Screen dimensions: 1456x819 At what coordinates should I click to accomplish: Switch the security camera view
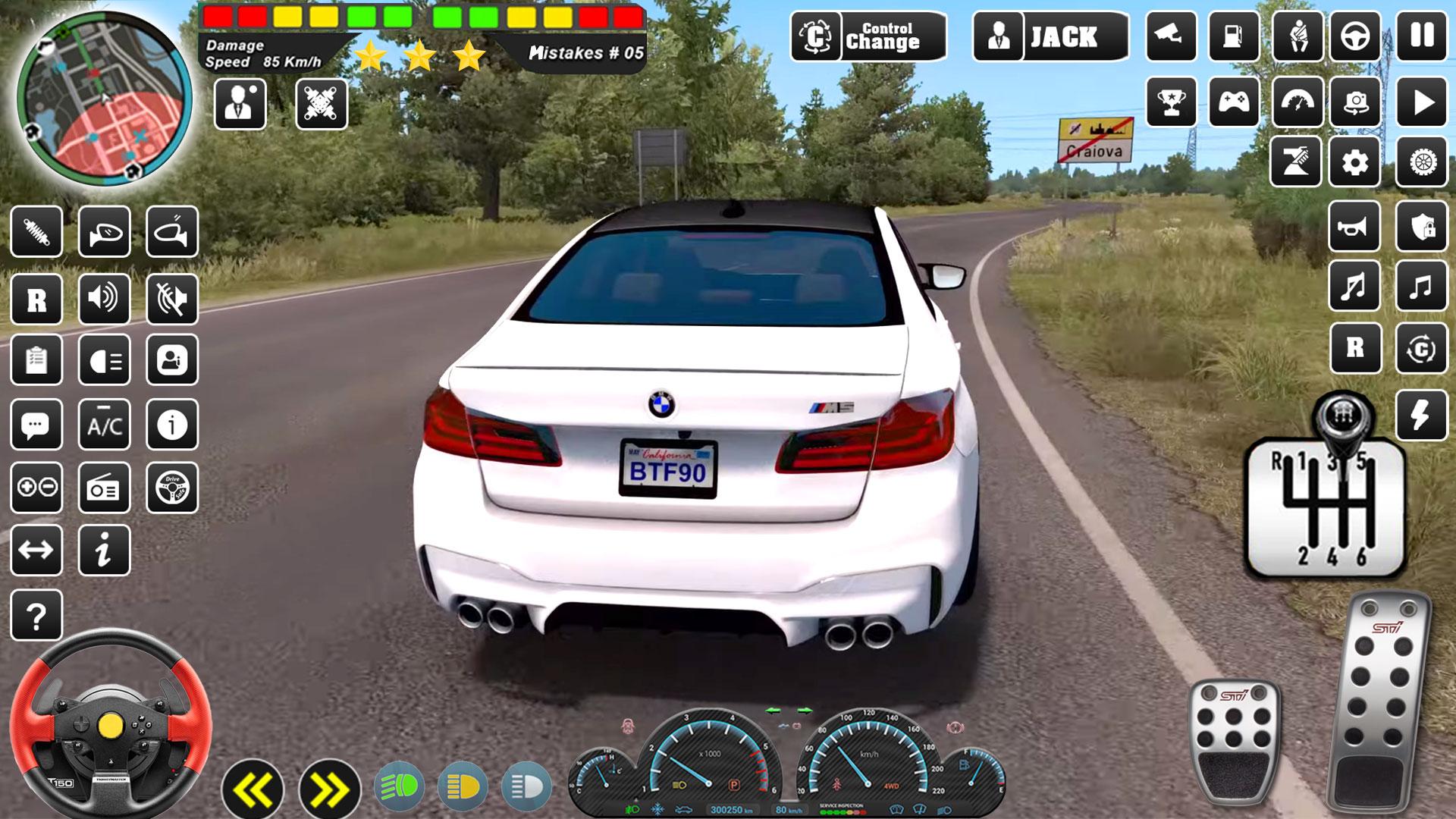[1172, 36]
